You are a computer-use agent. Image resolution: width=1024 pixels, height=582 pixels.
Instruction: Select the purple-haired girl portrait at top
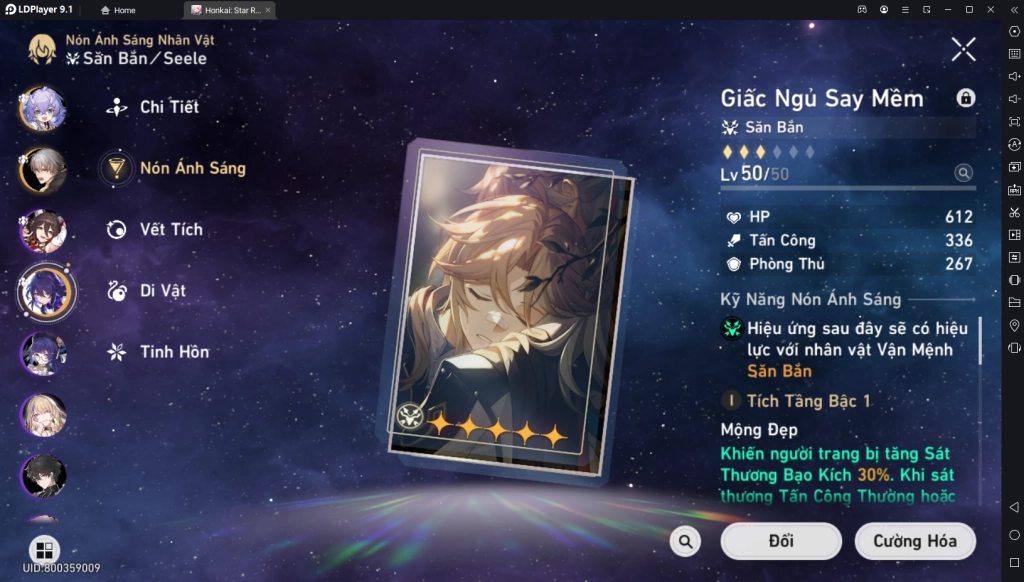tap(44, 108)
